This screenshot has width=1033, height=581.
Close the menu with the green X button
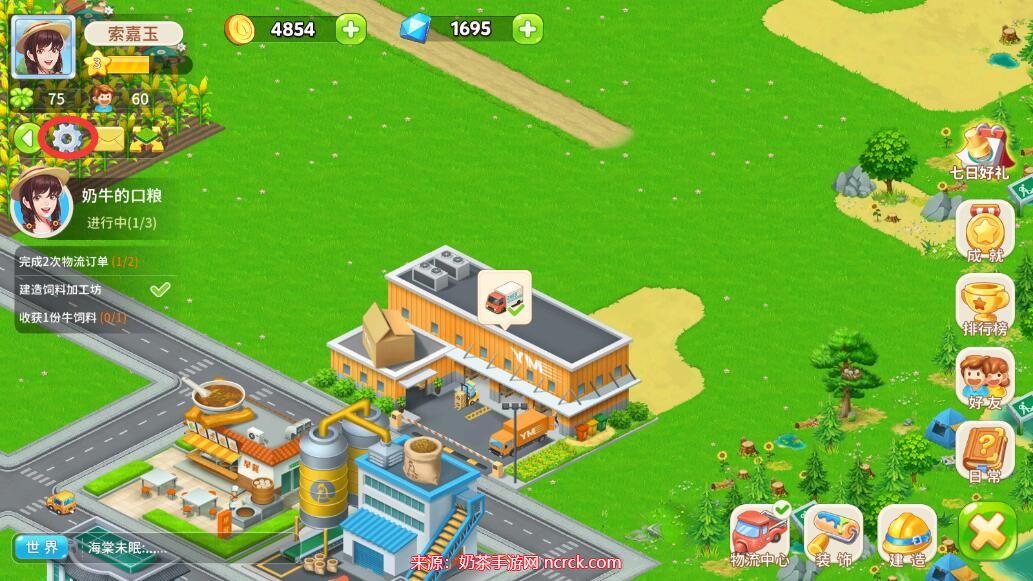[x=987, y=532]
